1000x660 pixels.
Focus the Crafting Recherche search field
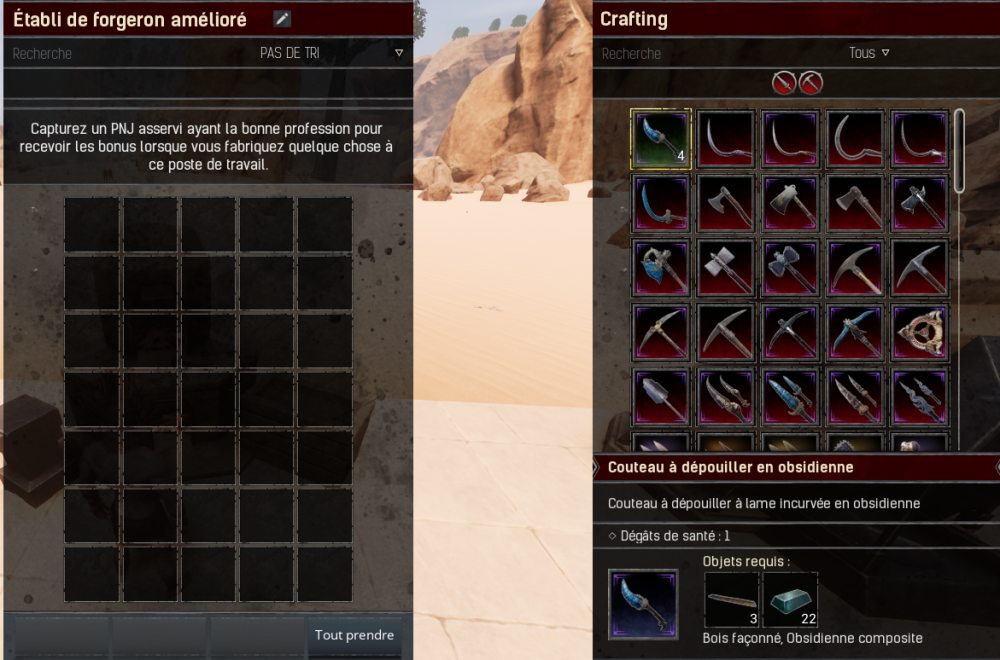point(700,53)
